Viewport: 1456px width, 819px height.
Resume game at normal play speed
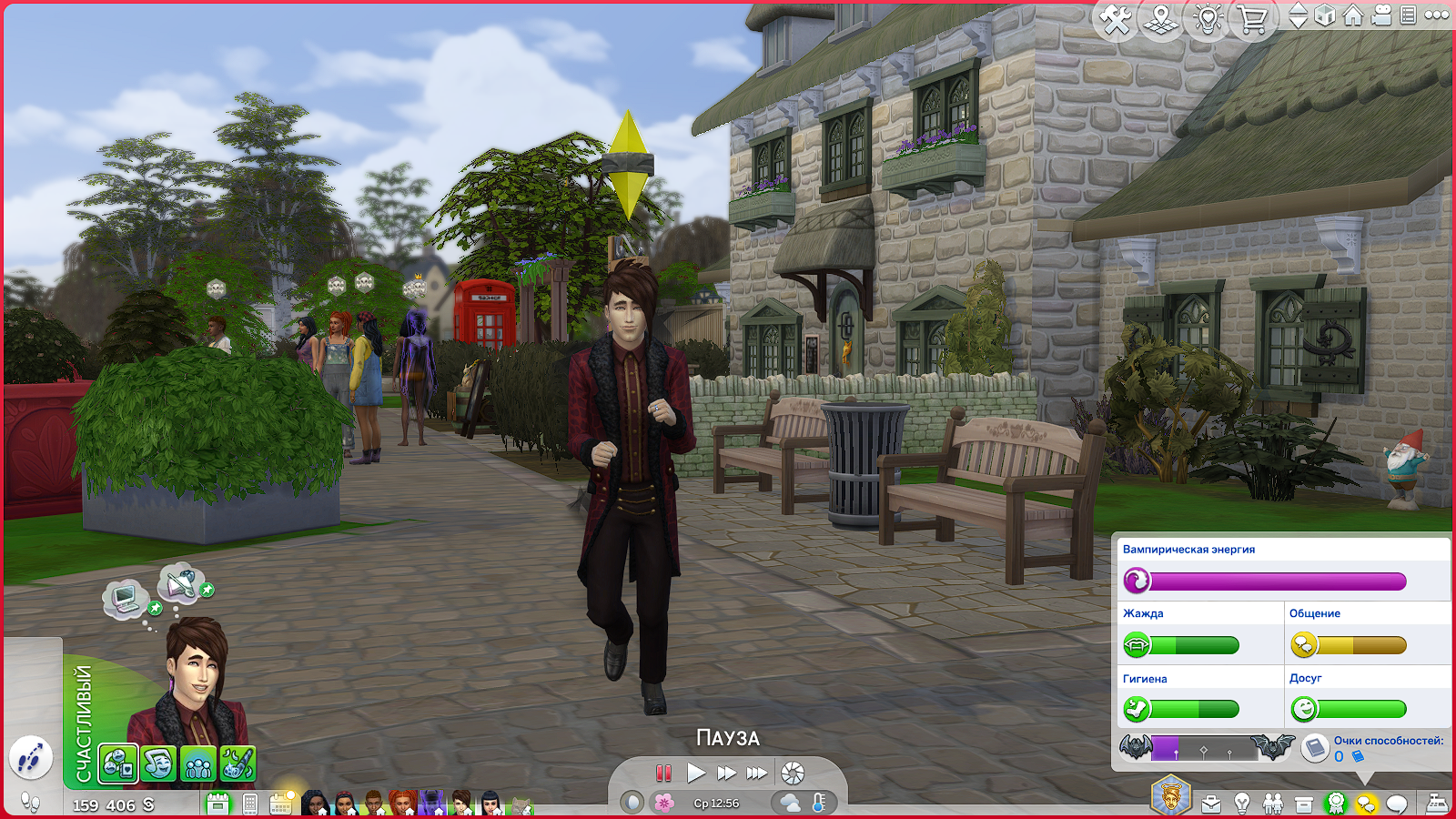(696, 773)
